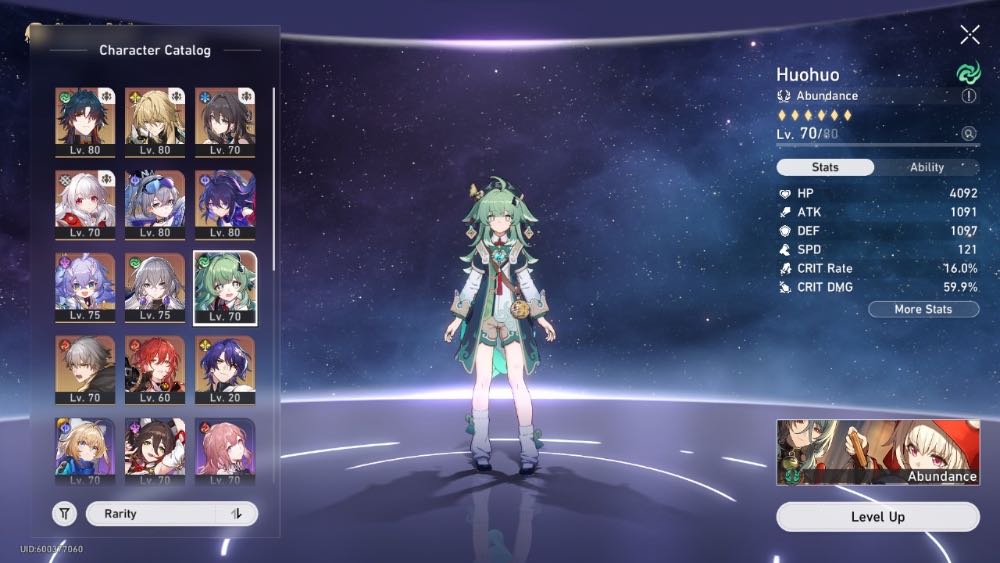
Task: Open the ascension preview icon beside level
Action: click(968, 133)
